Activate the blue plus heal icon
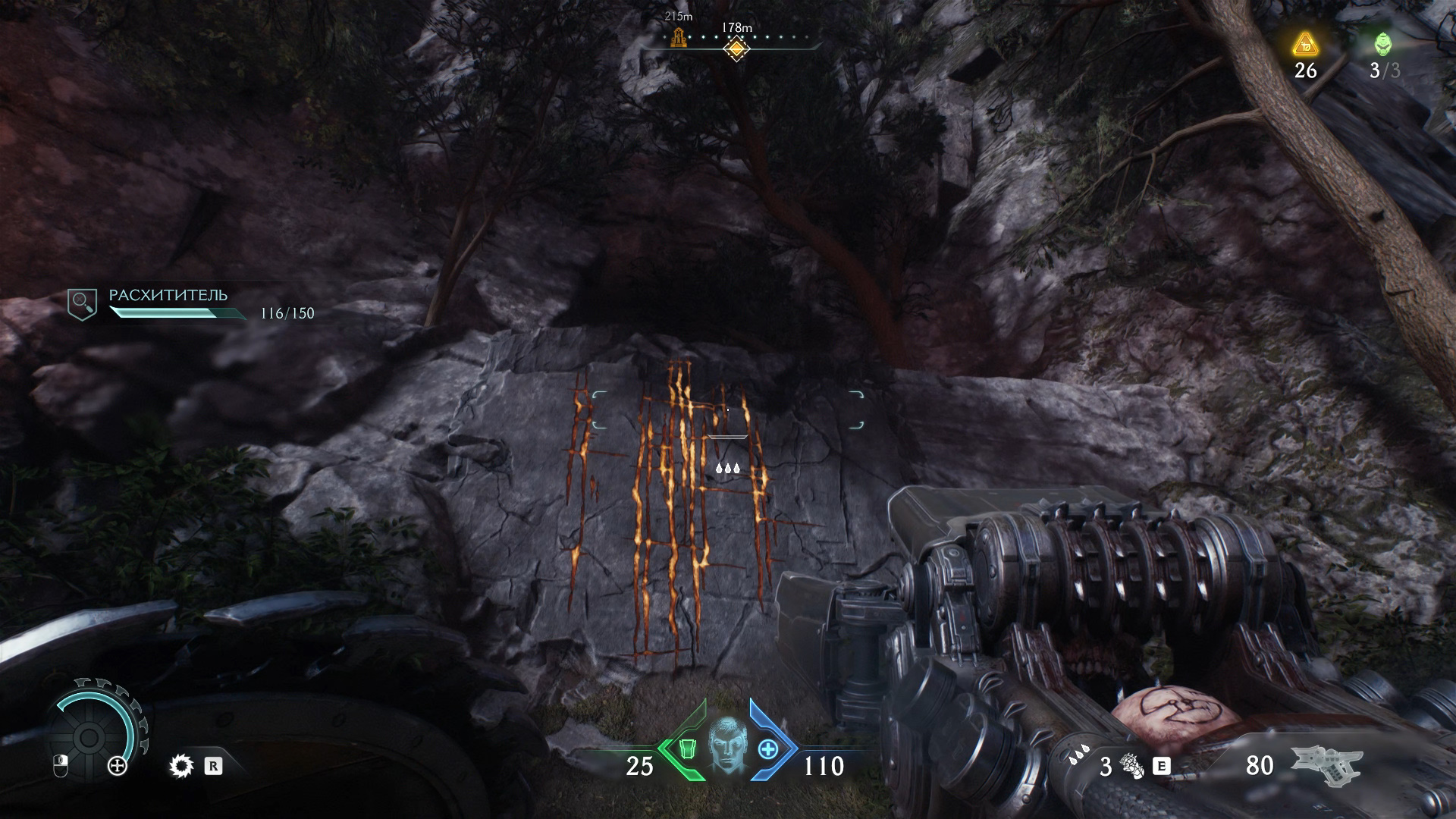This screenshot has width=1456, height=819. tap(768, 749)
